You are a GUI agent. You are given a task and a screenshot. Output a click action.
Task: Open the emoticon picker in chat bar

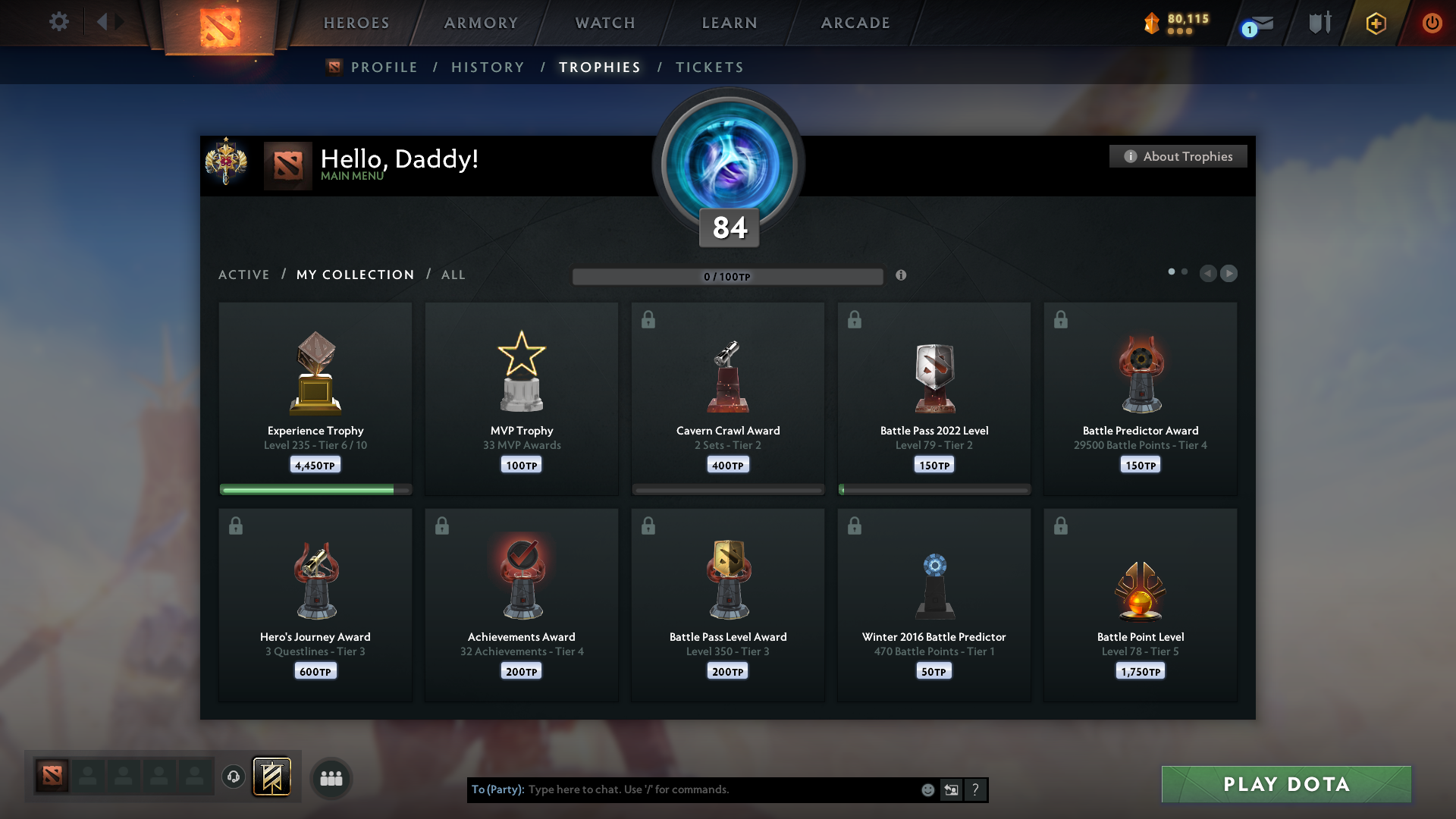pos(928,789)
